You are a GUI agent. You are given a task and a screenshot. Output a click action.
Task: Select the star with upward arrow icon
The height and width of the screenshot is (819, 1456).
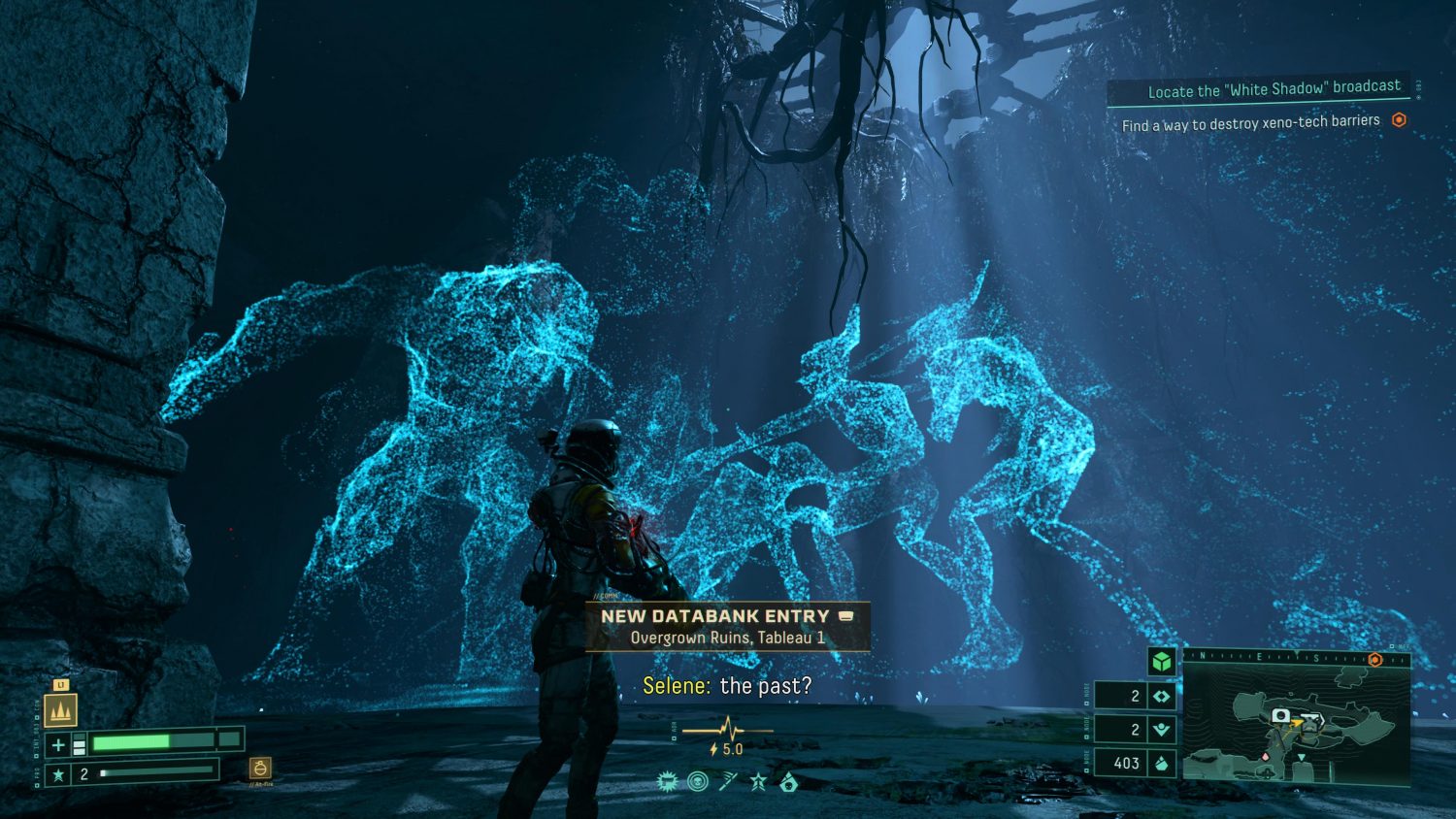click(x=758, y=781)
